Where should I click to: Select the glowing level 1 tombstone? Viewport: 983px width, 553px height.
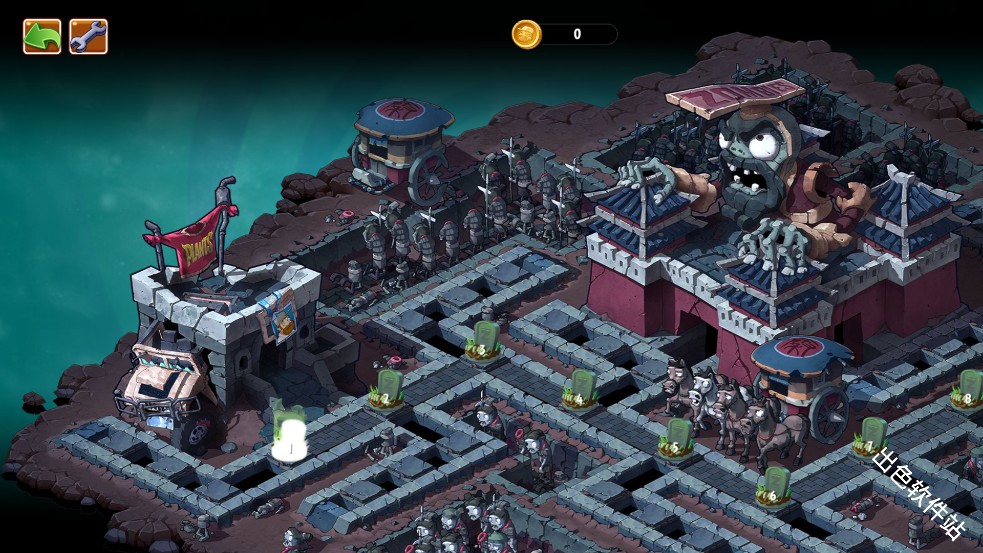pos(290,435)
